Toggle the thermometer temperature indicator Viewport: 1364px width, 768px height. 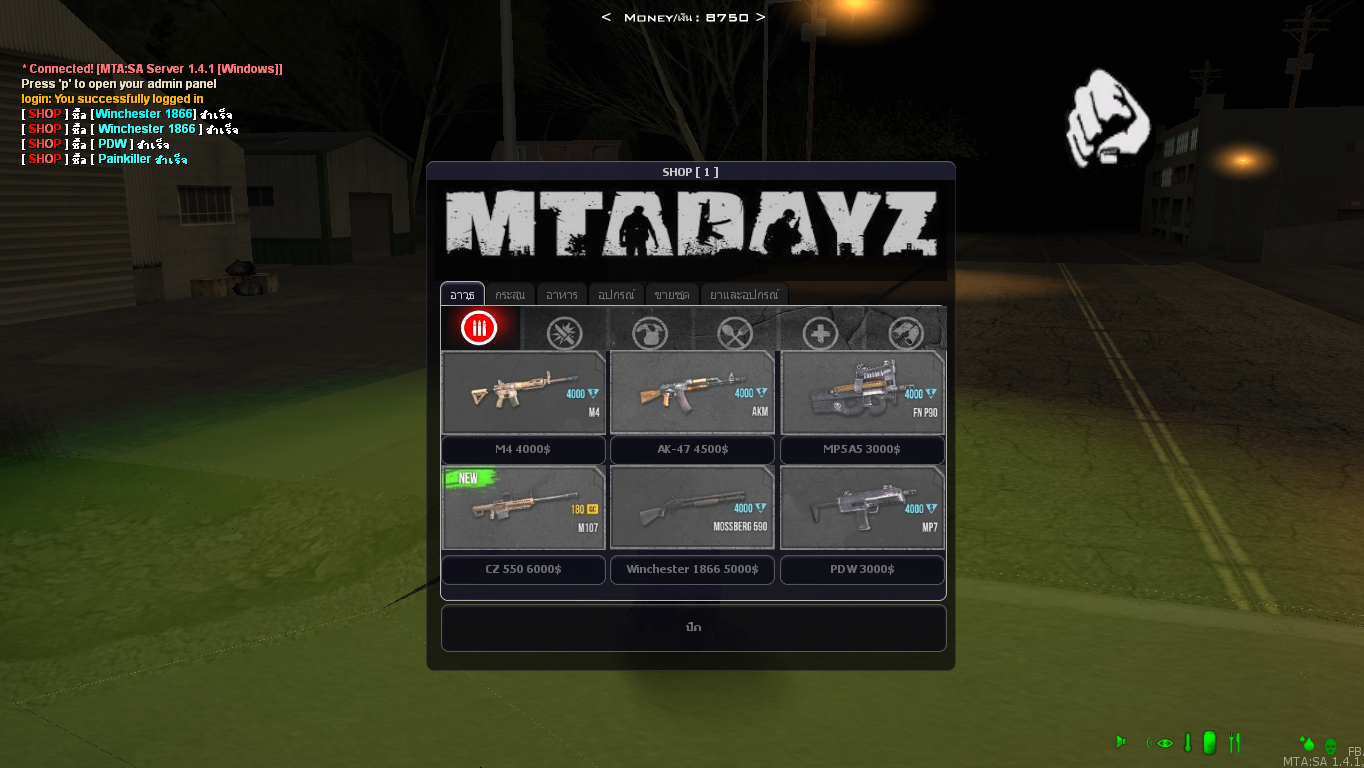(x=1188, y=743)
